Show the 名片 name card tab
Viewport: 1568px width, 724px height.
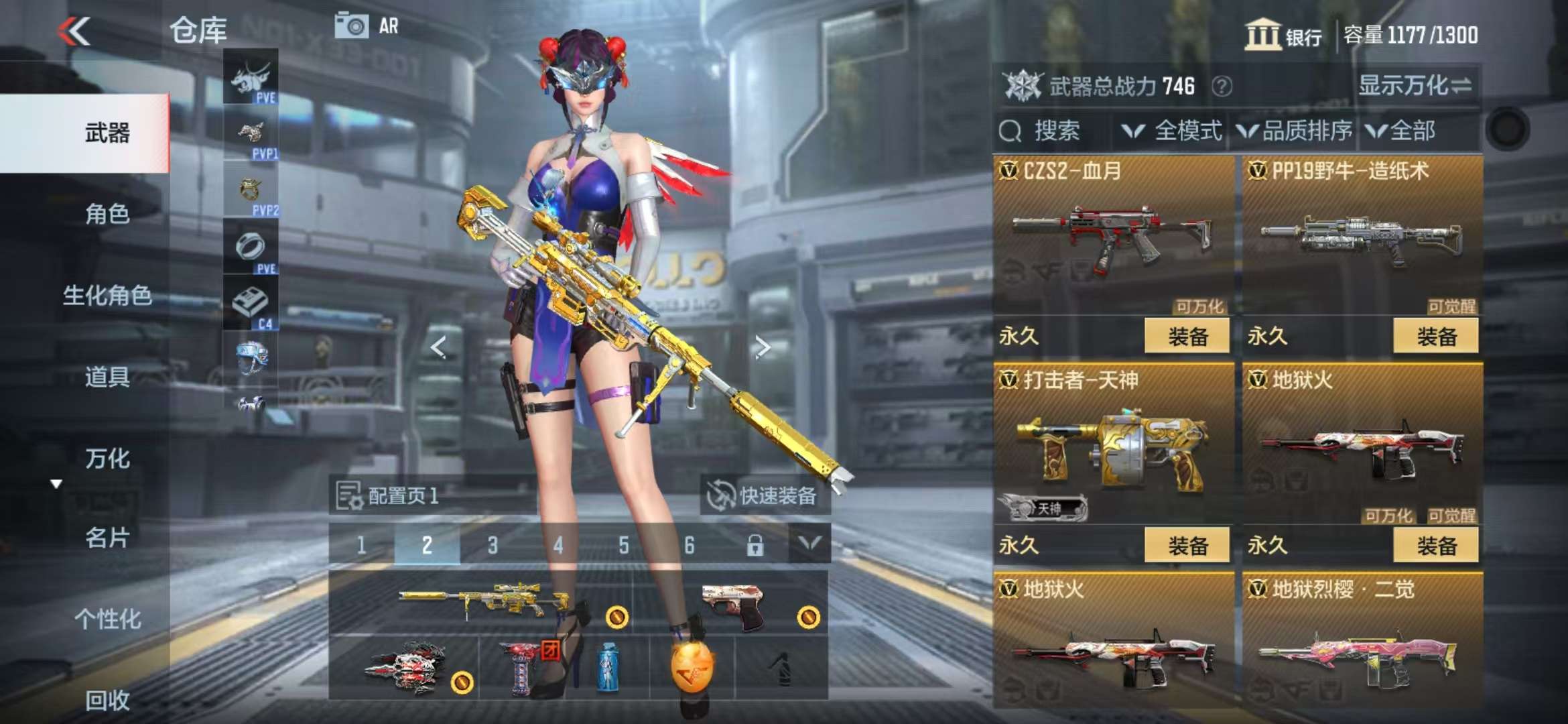[x=107, y=538]
